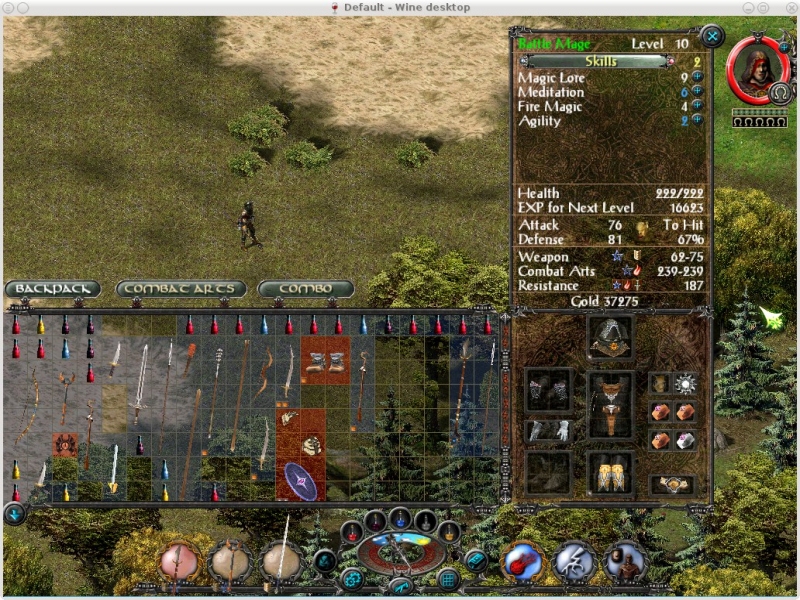This screenshot has height=600, width=800.
Task: Pick the purple round shield in backpack
Action: point(300,480)
